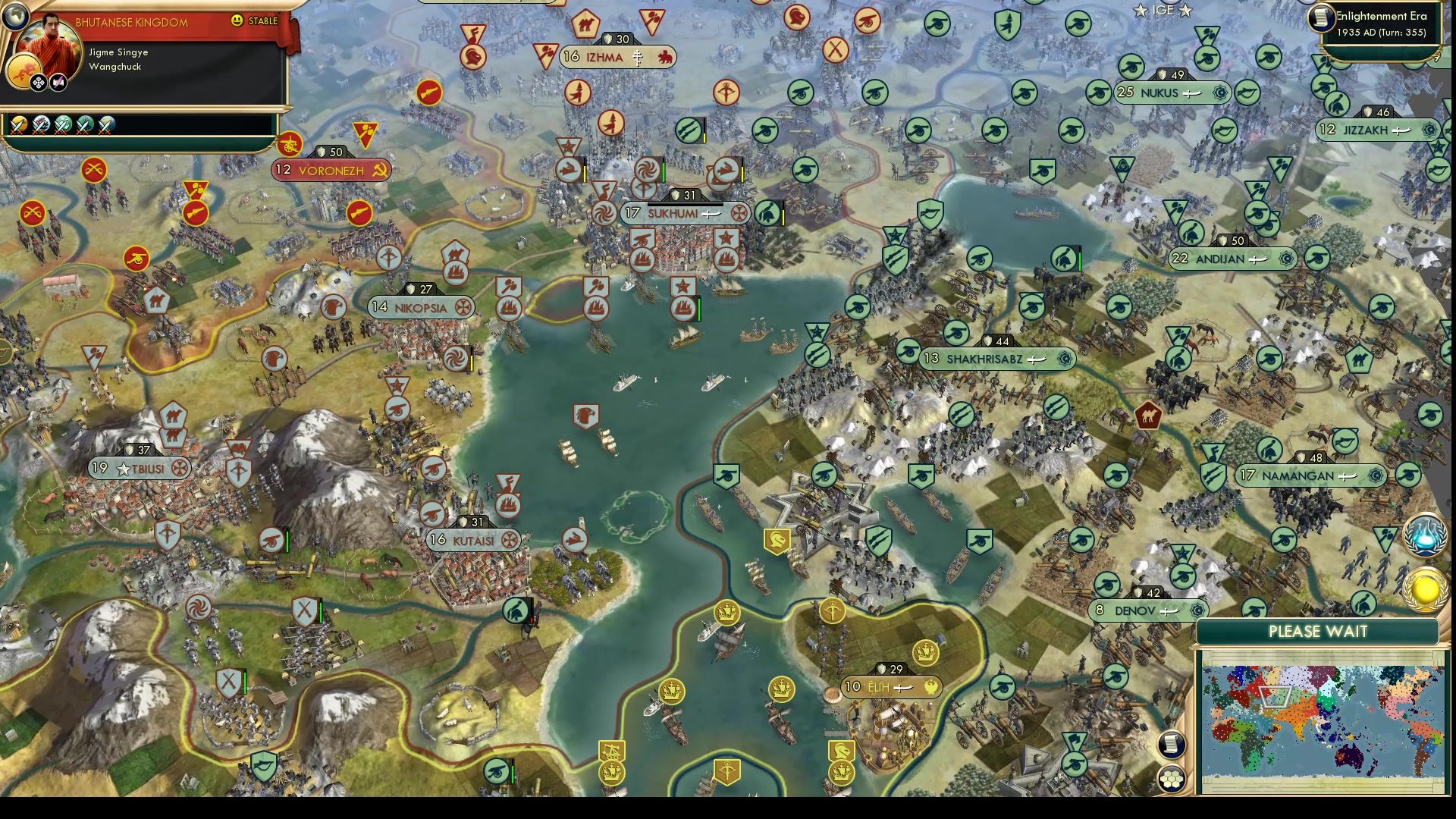Click the smiley STABLE happiness indicator
1456x819 pixels.
click(x=239, y=21)
